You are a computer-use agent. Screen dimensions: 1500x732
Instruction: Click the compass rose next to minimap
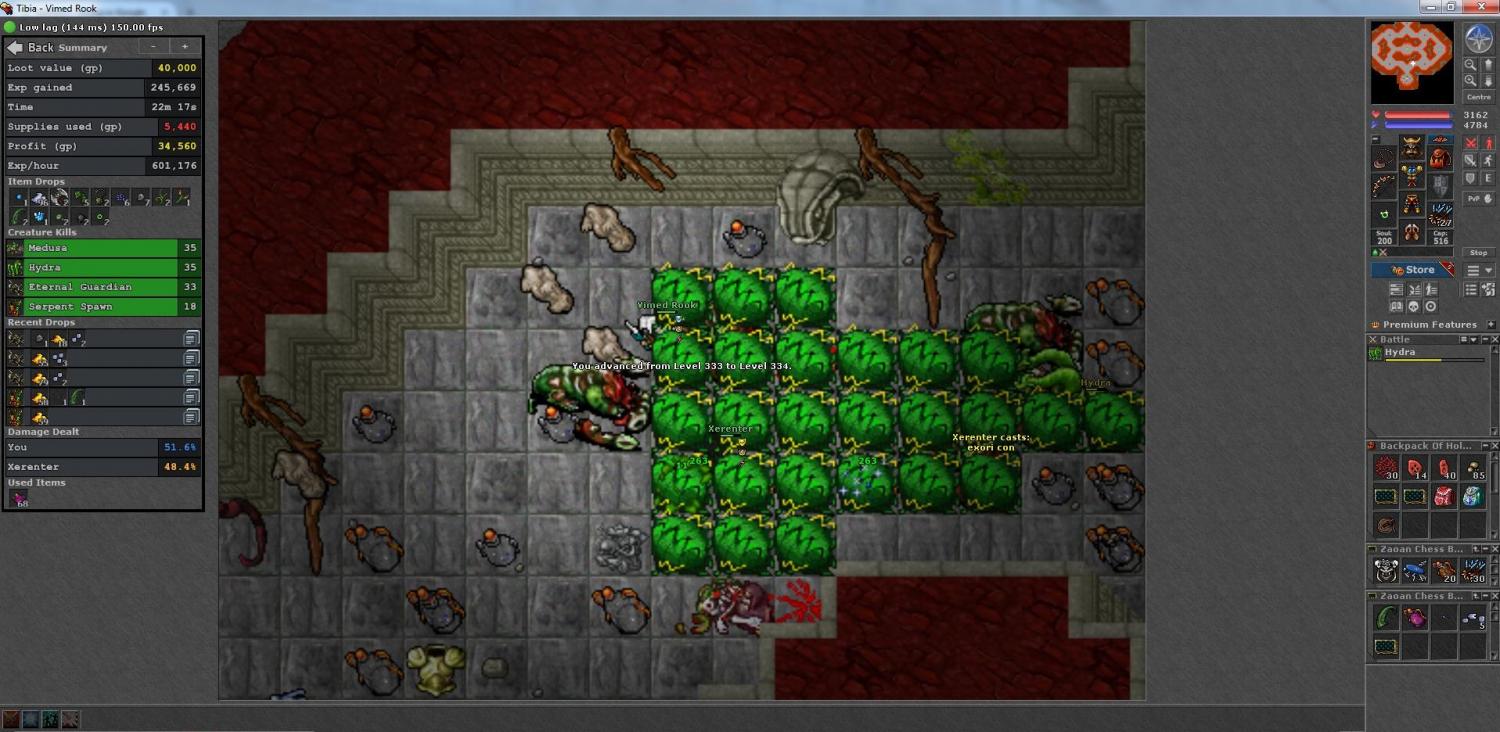coord(1478,39)
